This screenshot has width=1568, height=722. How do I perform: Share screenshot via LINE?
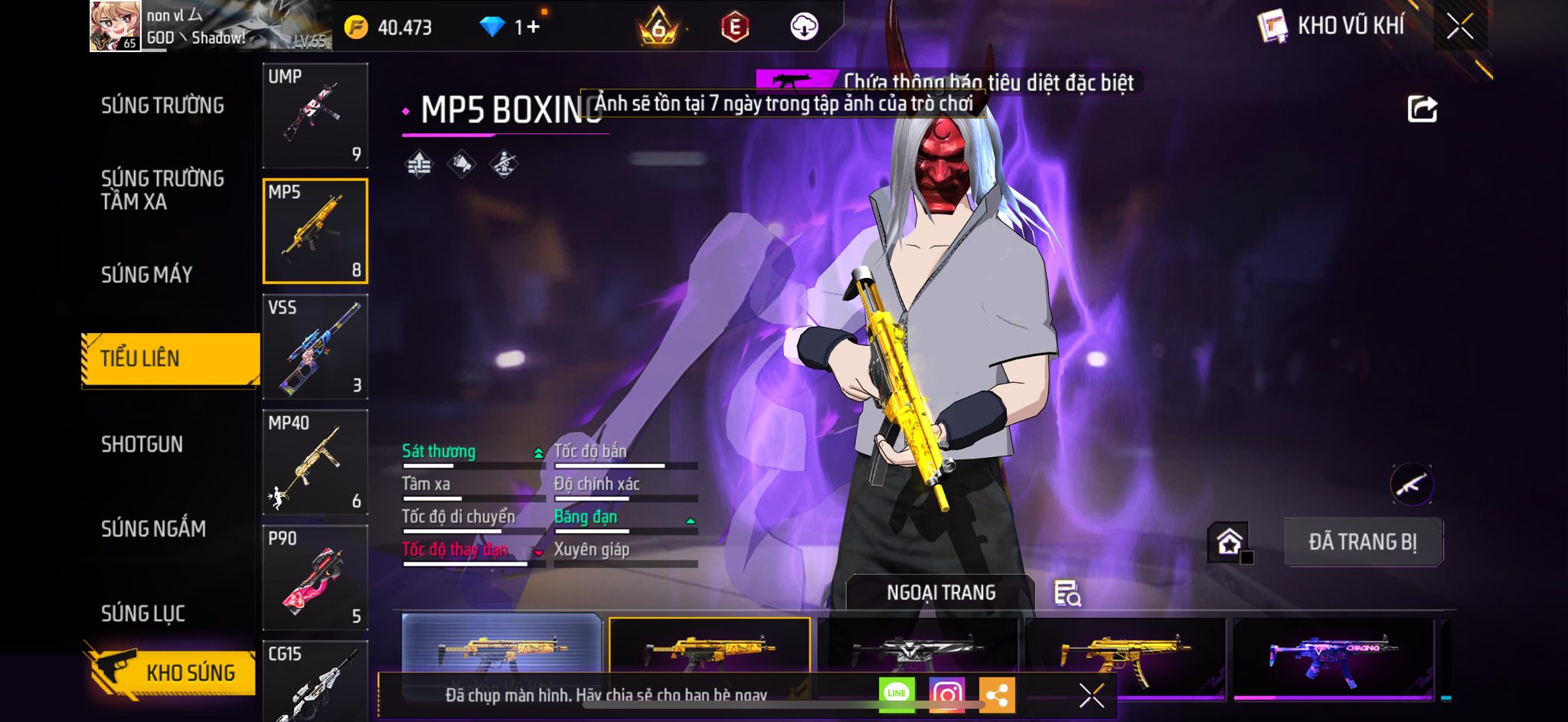tap(897, 694)
